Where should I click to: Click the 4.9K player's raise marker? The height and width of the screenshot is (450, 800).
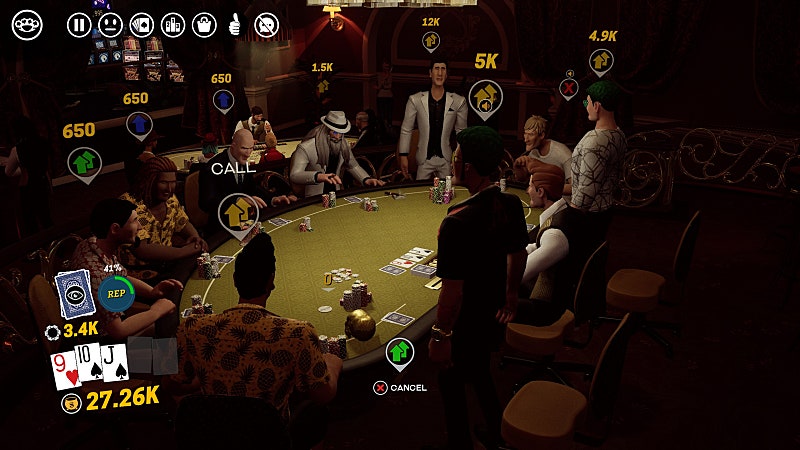601,61
